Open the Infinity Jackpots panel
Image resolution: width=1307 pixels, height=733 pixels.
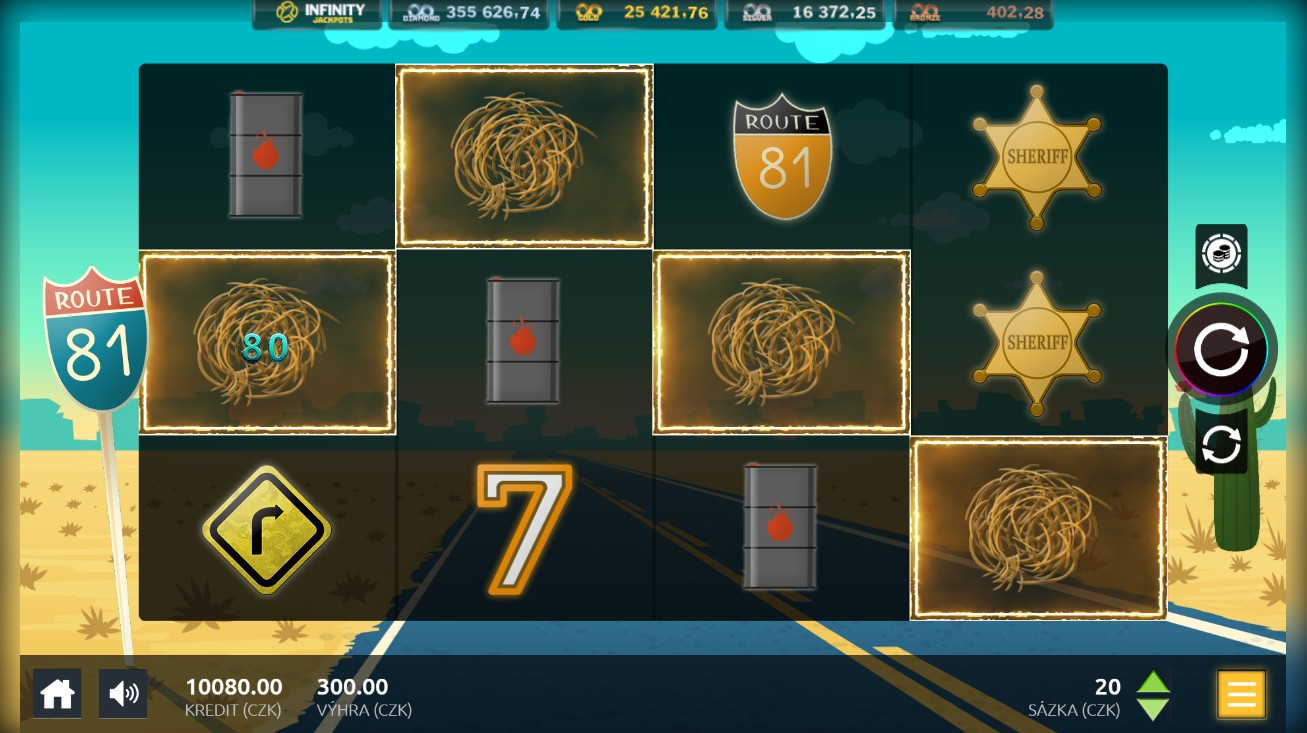point(318,13)
